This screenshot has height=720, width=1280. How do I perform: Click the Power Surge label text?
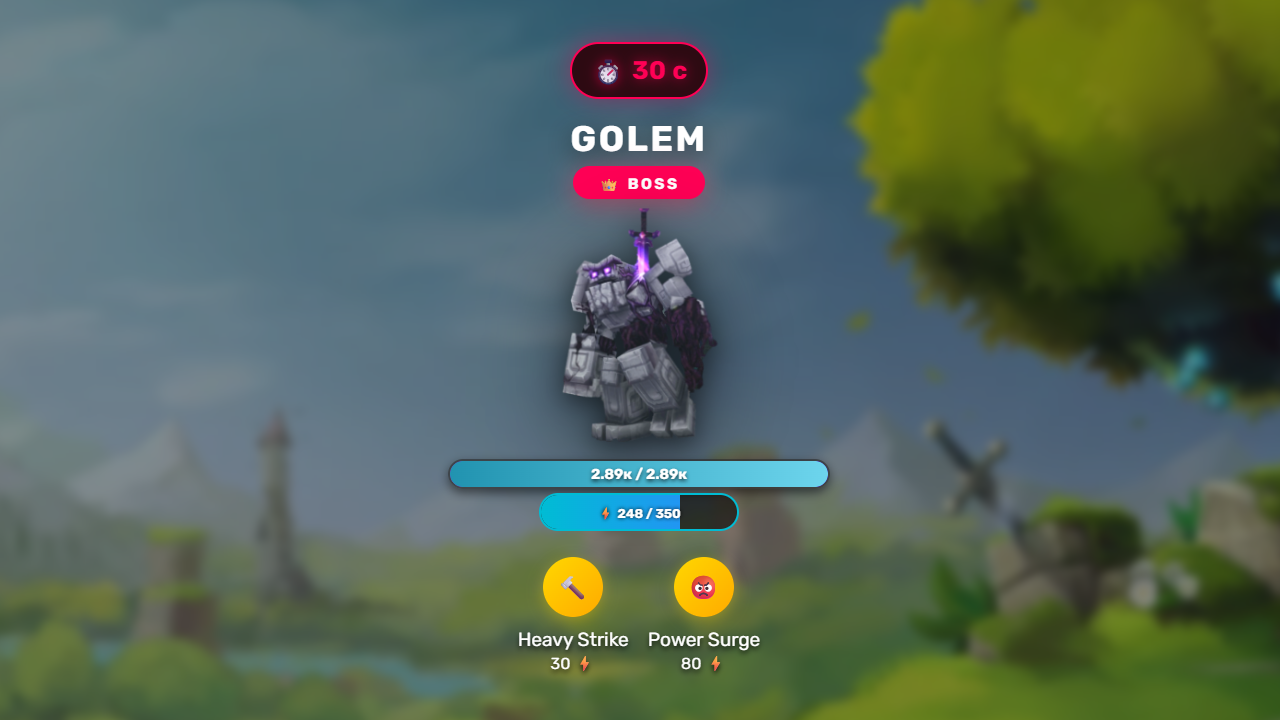click(x=704, y=639)
